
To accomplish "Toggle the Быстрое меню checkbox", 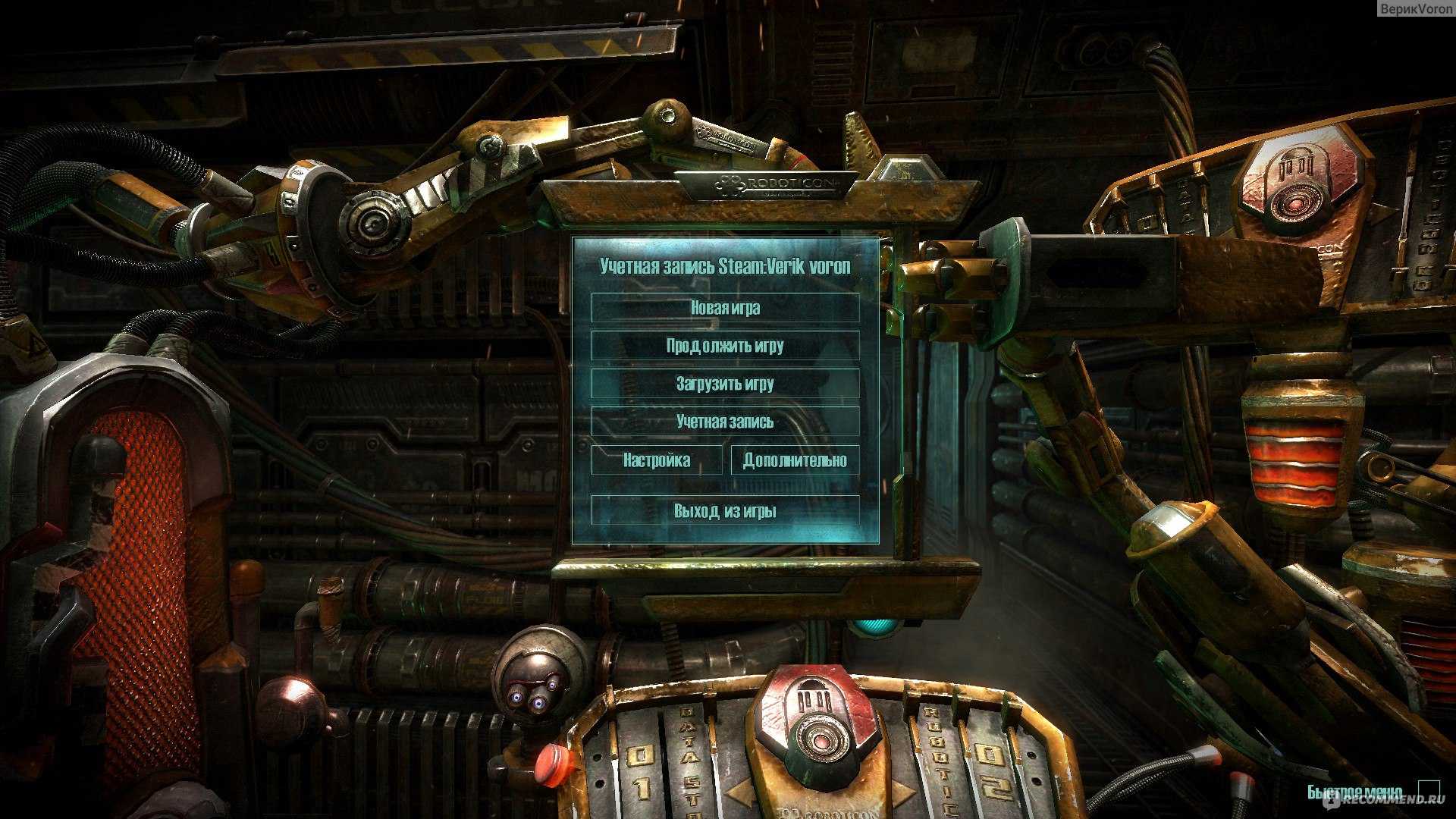I will click(1429, 790).
